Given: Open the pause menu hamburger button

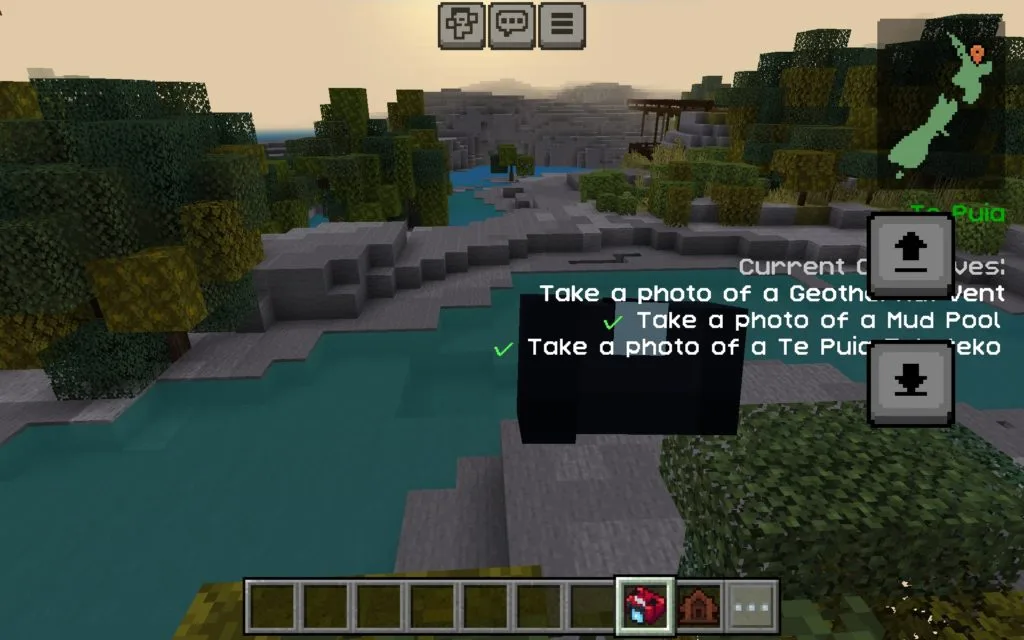Looking at the screenshot, I should (561, 25).
